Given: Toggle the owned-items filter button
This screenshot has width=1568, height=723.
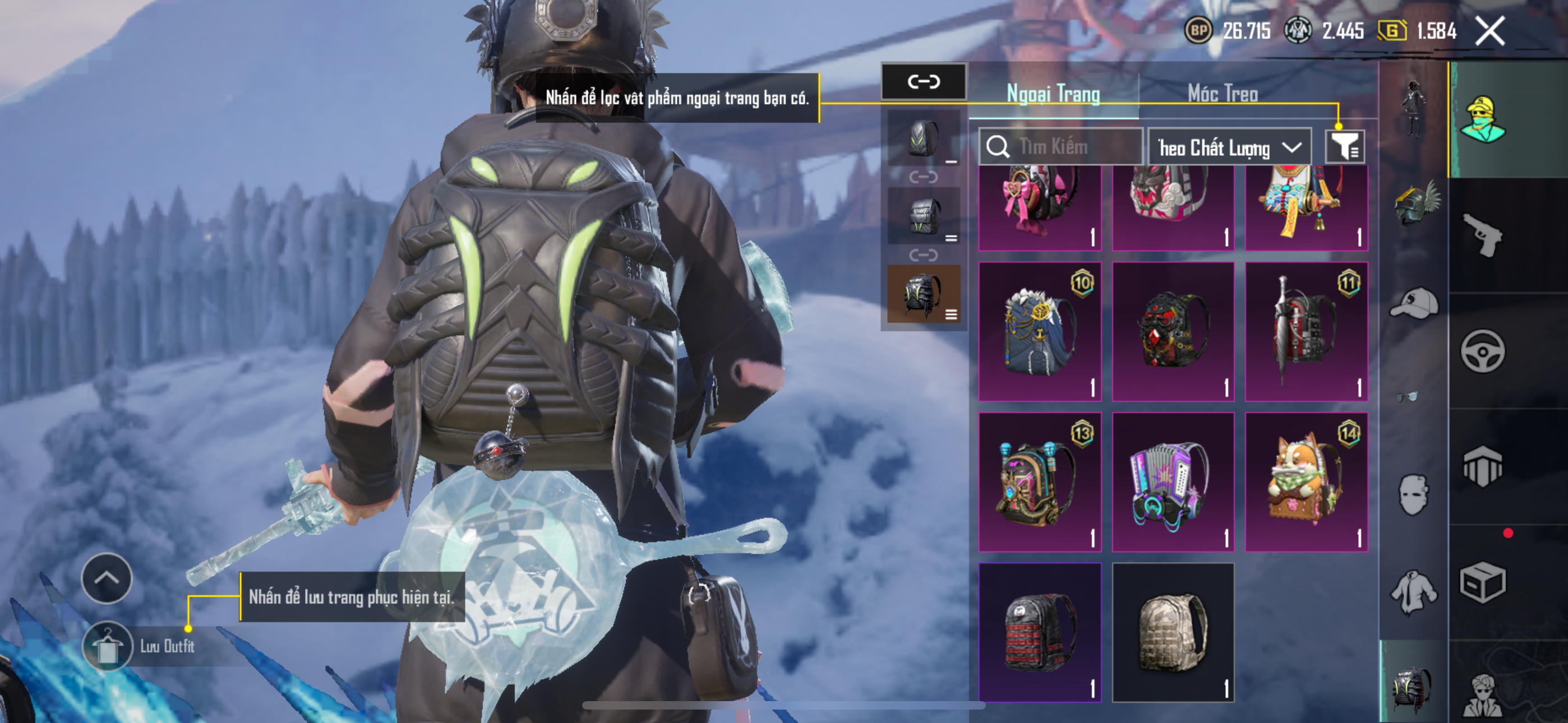Looking at the screenshot, I should [x=1344, y=146].
